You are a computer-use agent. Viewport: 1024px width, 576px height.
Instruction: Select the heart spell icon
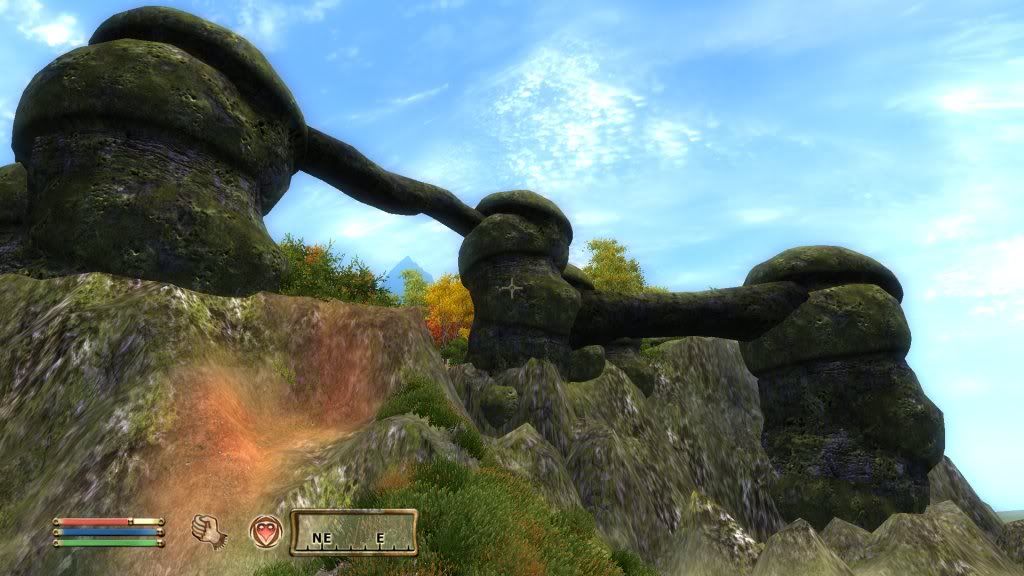[x=265, y=531]
